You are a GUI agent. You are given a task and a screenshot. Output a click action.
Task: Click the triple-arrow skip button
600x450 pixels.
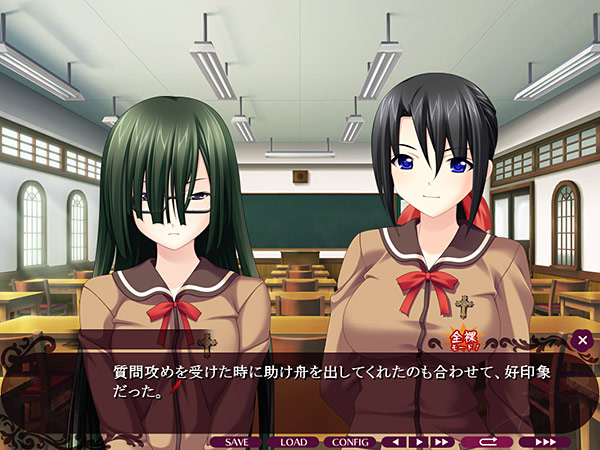pyautogui.click(x=545, y=441)
